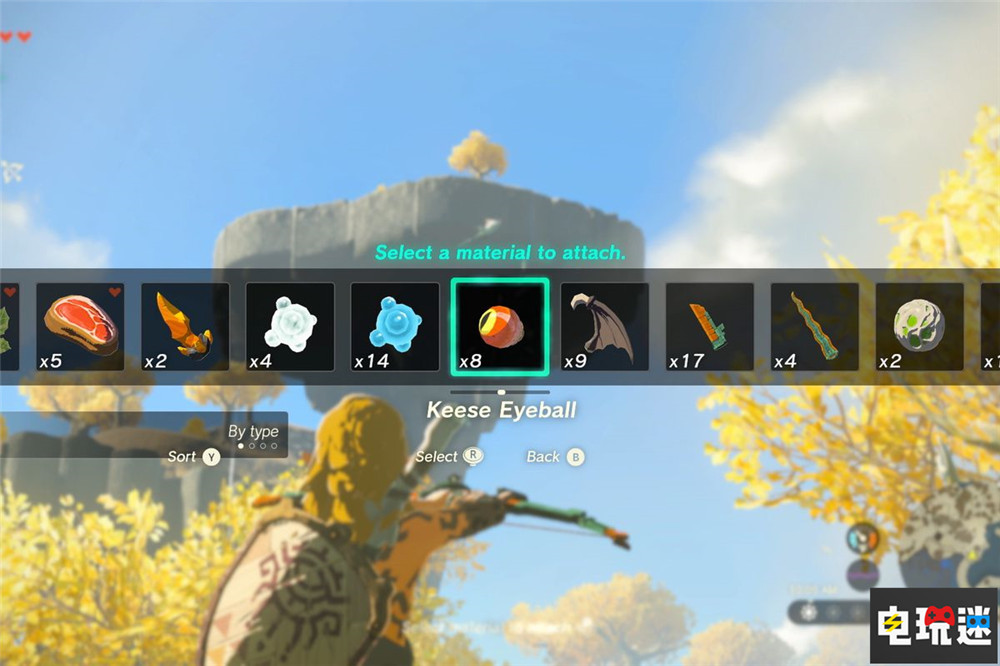Pick the White Chuchu Jelly slot
Screen dimensions: 1000x666
pos(290,326)
